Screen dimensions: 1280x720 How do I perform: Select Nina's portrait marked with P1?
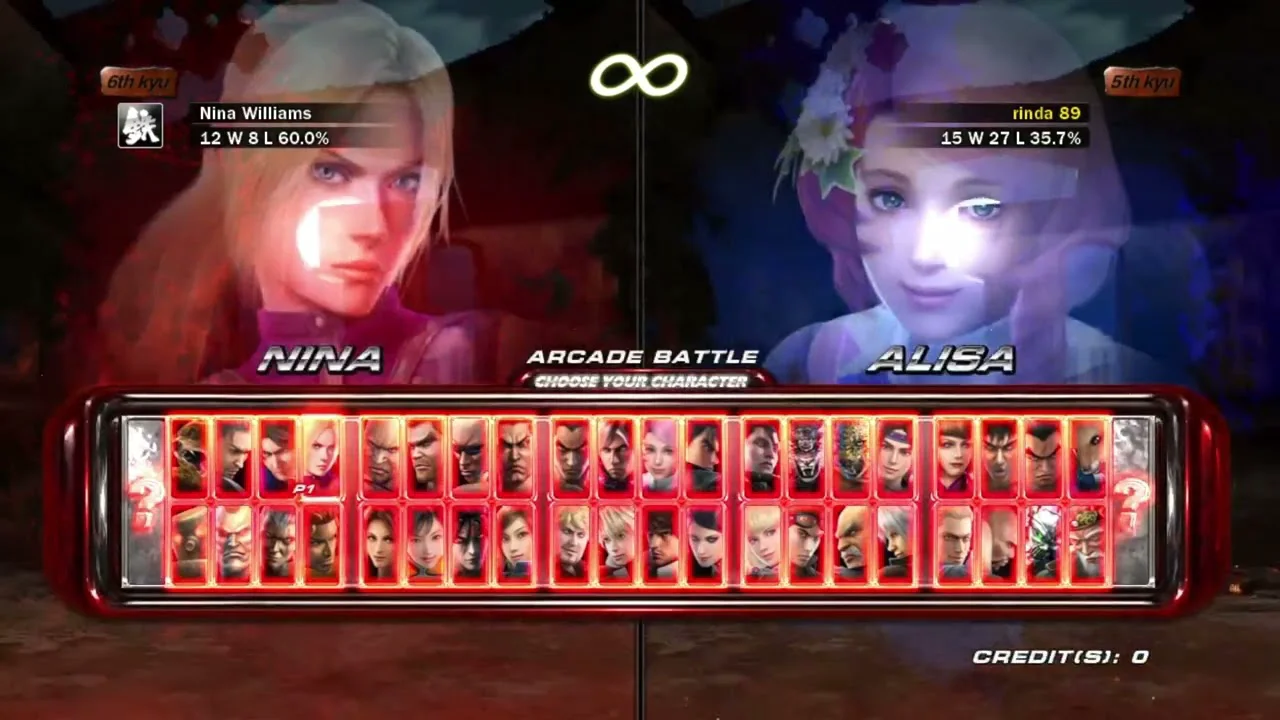321,457
